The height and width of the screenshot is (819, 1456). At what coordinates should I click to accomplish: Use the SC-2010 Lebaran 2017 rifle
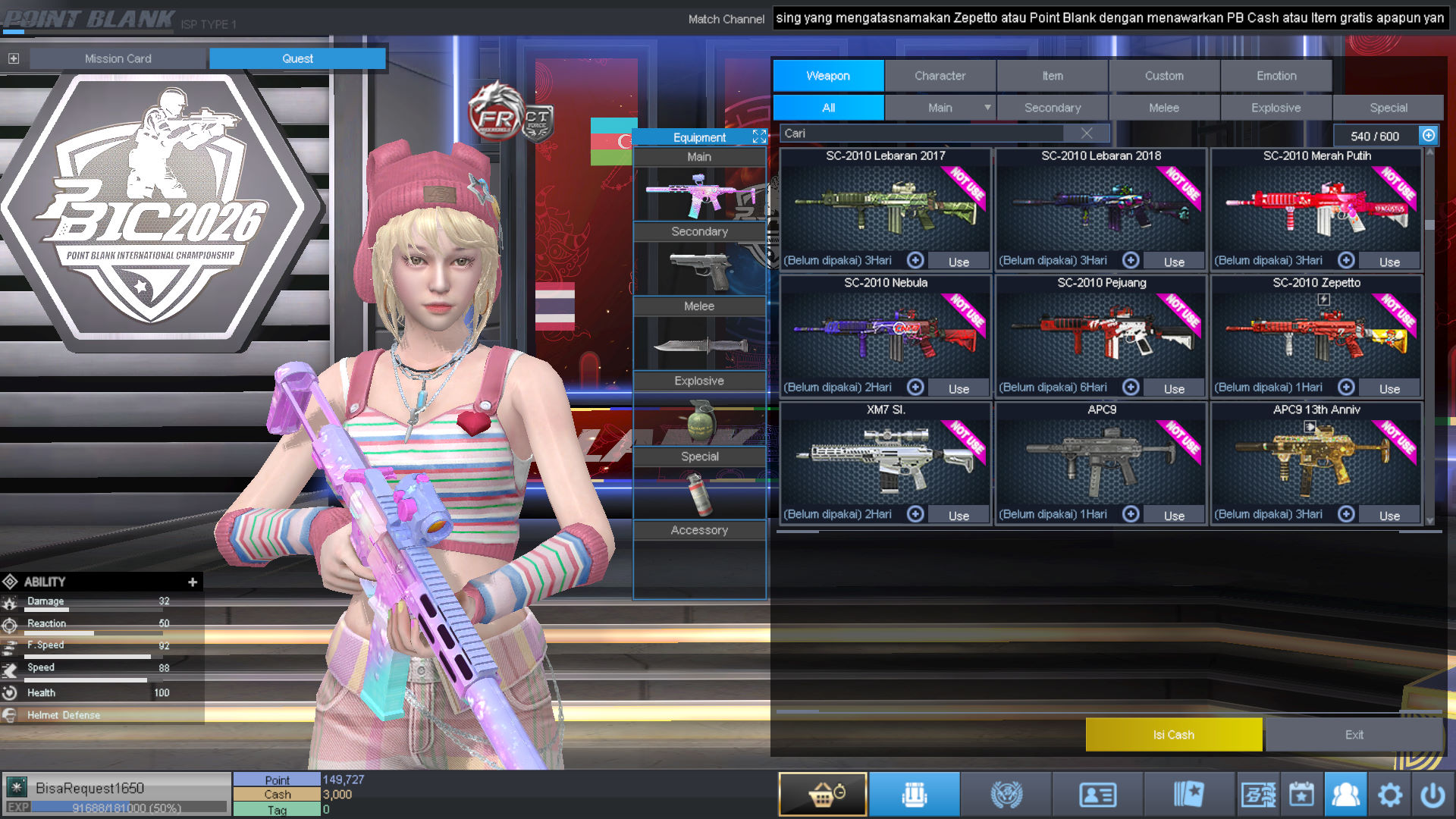959,262
